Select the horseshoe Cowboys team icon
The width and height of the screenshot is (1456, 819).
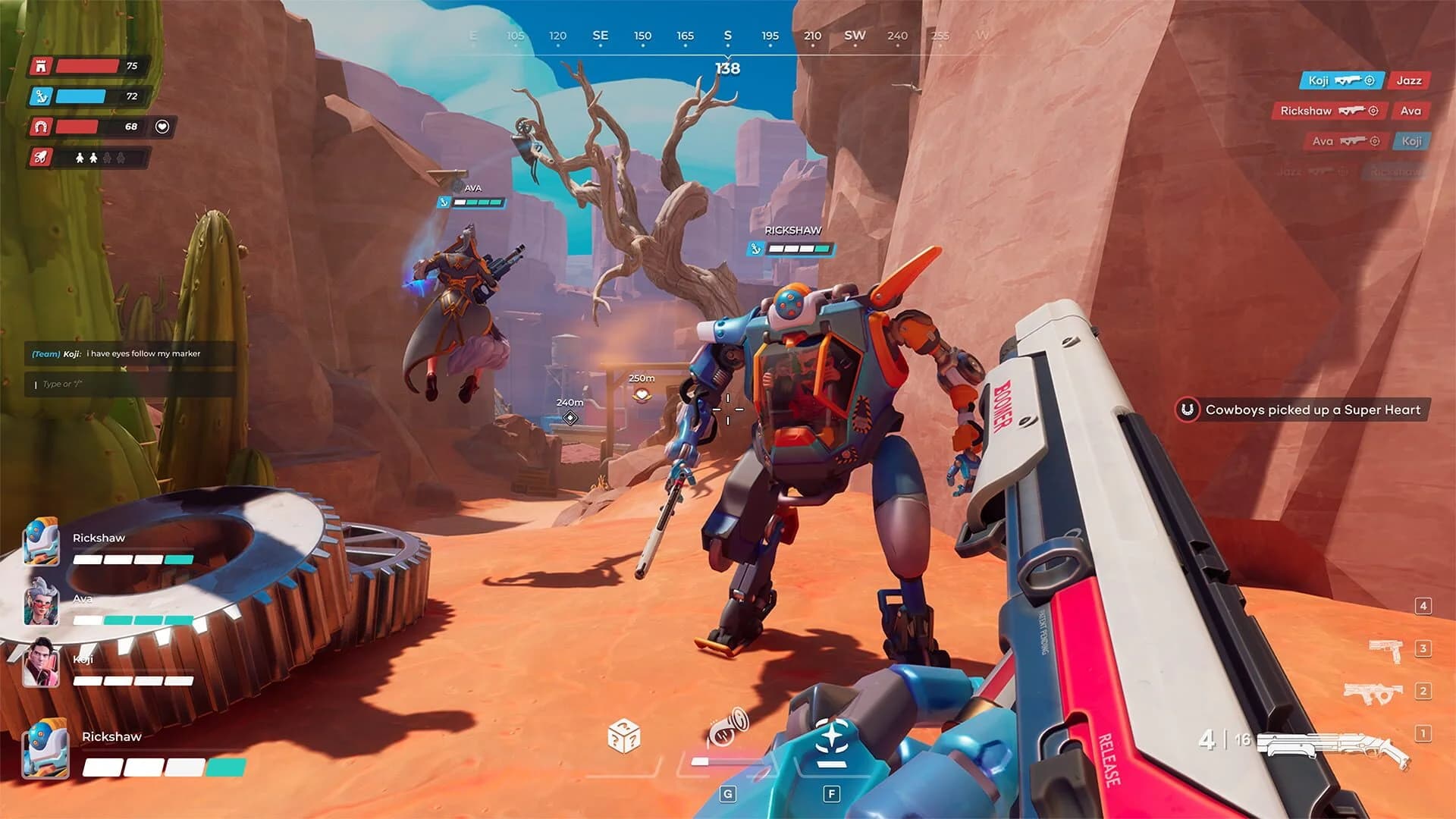pyautogui.click(x=41, y=127)
